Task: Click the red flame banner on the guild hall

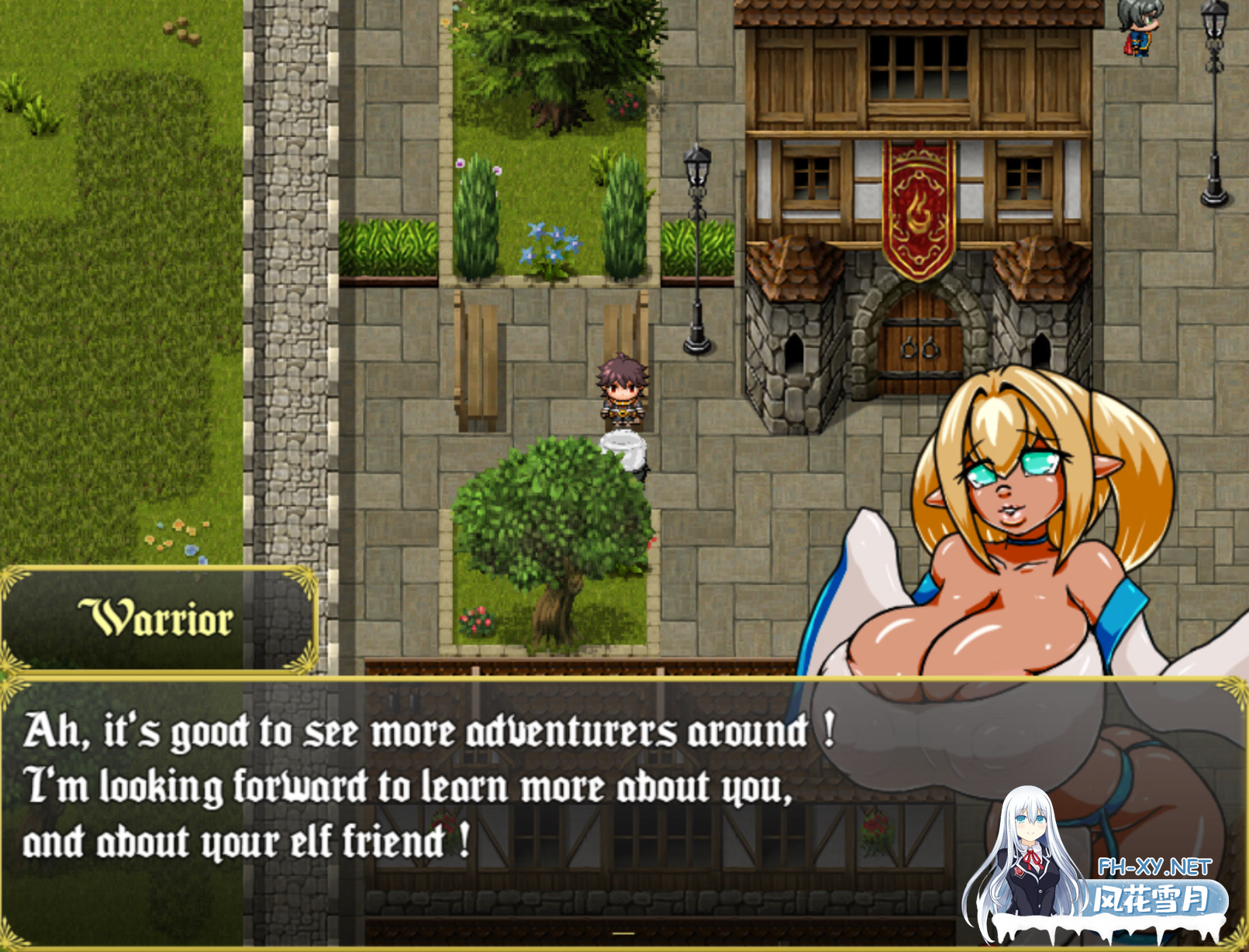Action: [x=919, y=205]
